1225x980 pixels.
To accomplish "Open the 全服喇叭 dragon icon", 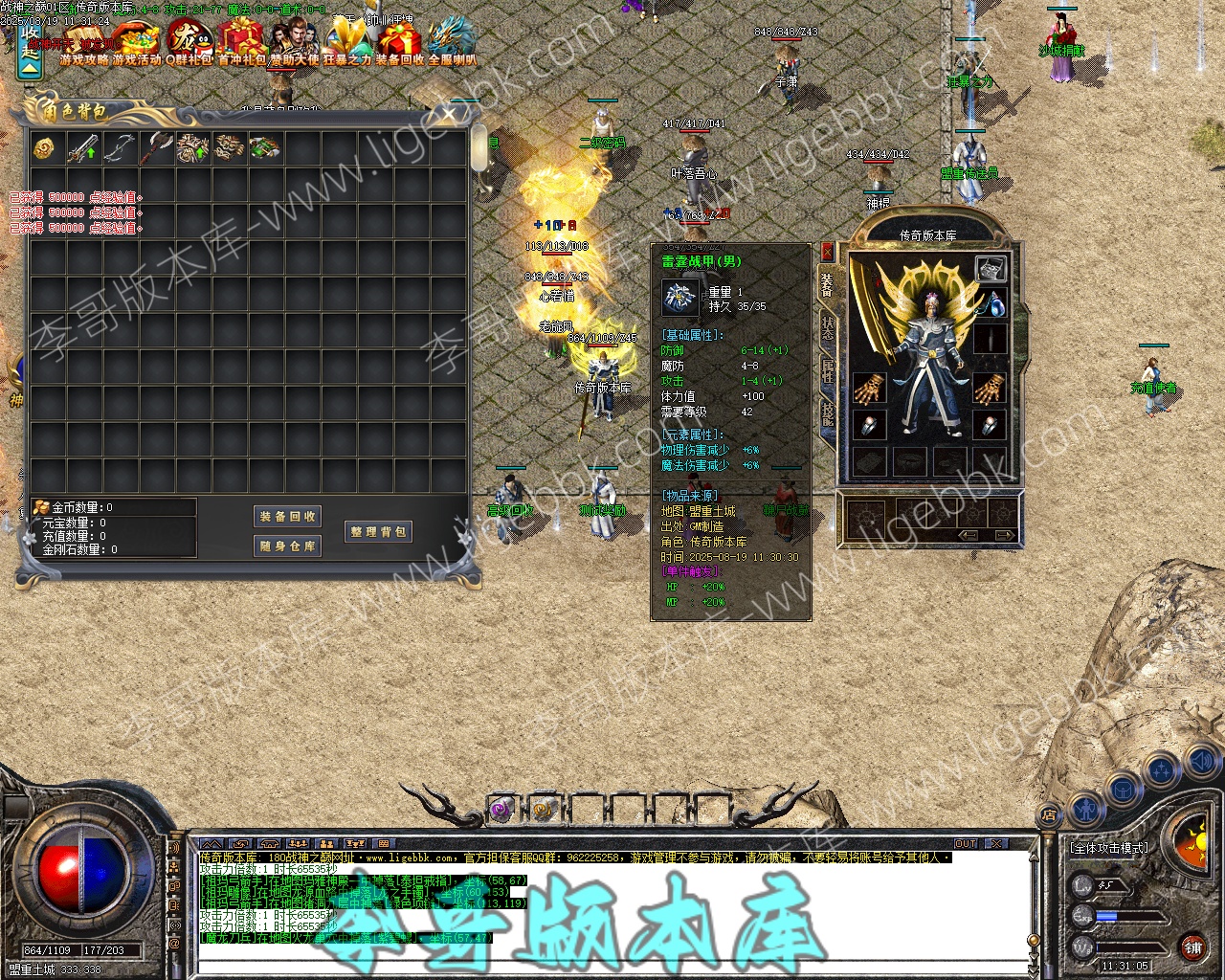I will (x=452, y=43).
